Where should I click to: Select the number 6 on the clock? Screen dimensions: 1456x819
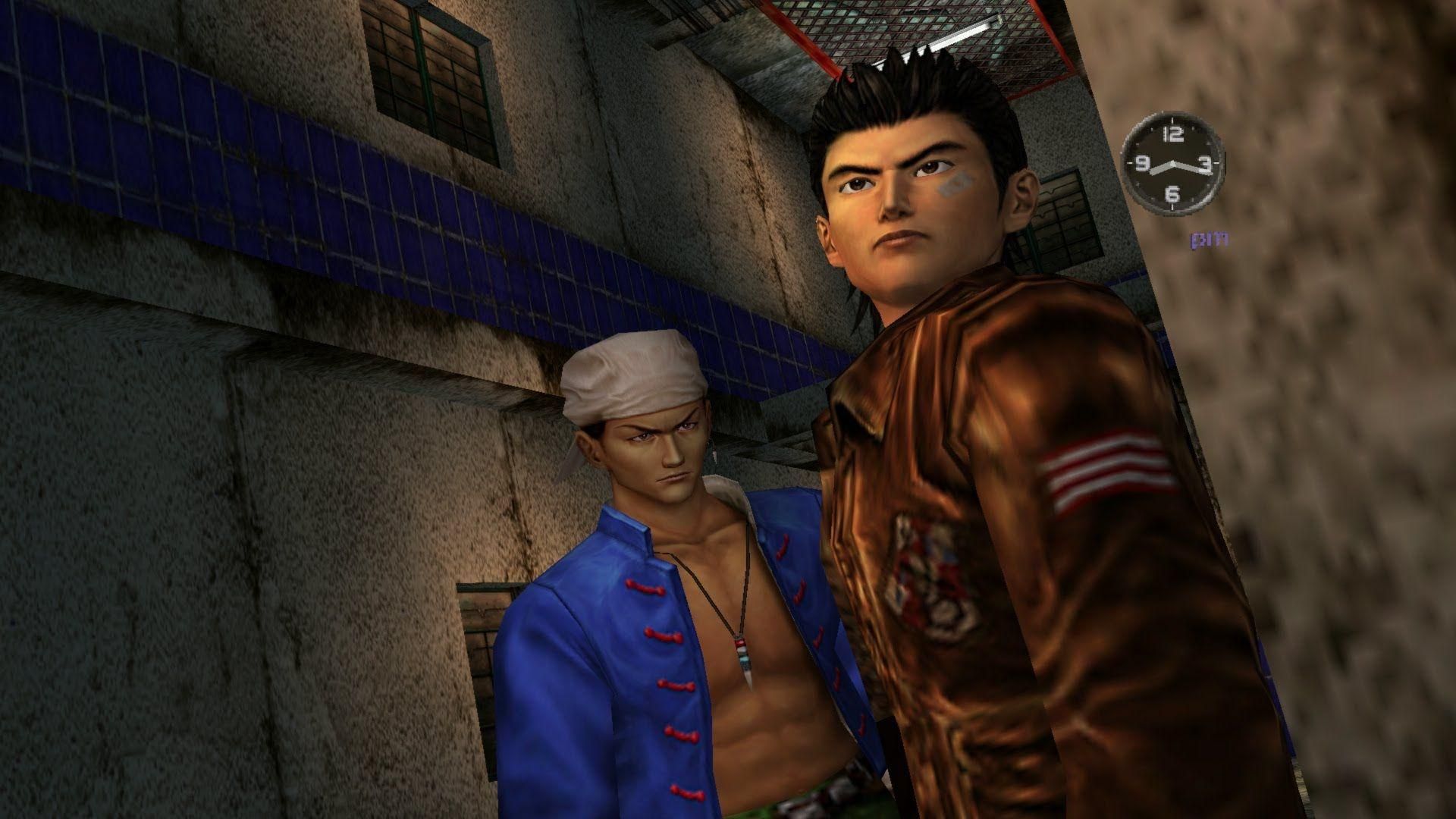[1174, 193]
